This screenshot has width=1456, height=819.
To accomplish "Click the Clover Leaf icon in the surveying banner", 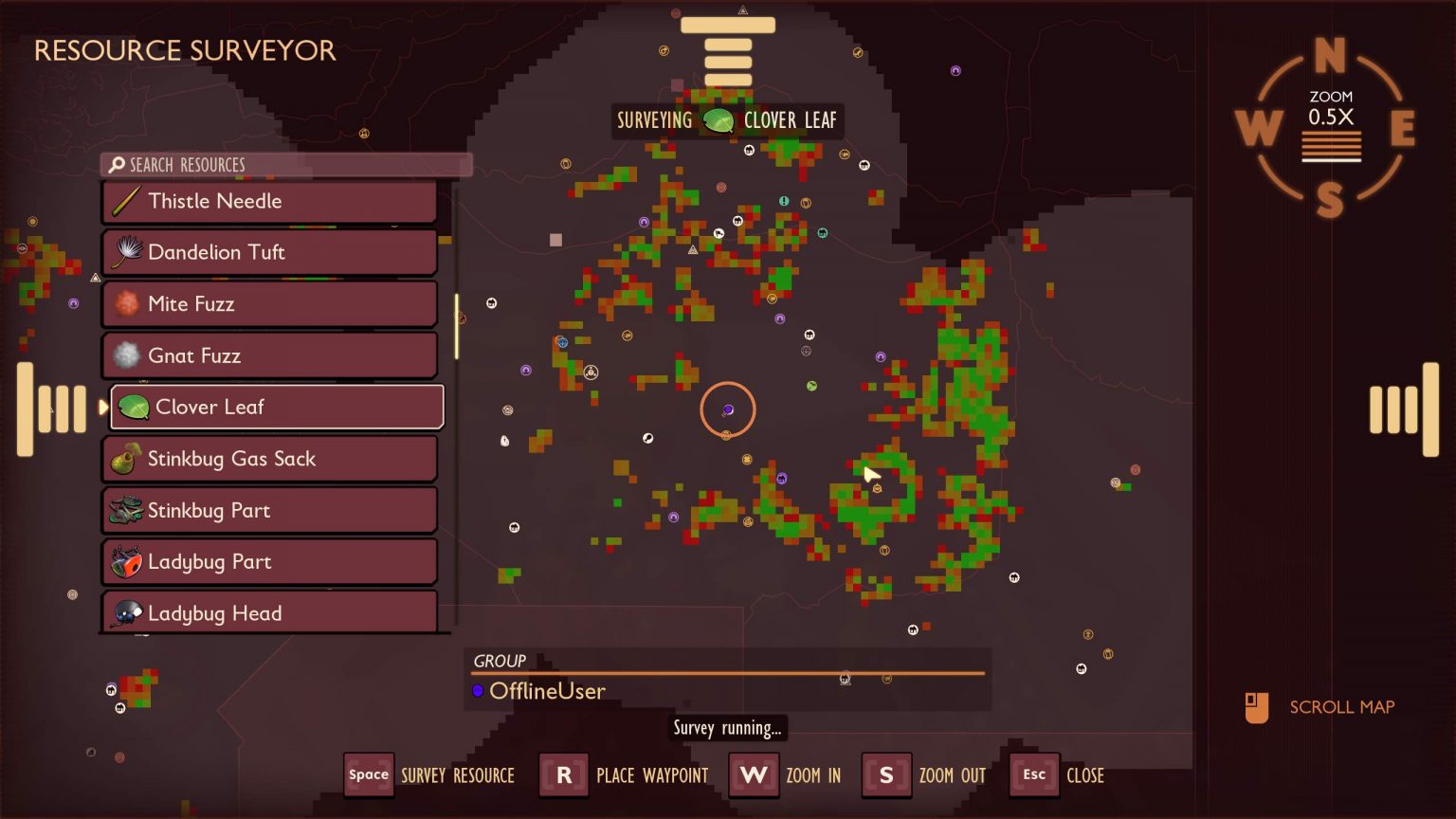I will (x=718, y=120).
